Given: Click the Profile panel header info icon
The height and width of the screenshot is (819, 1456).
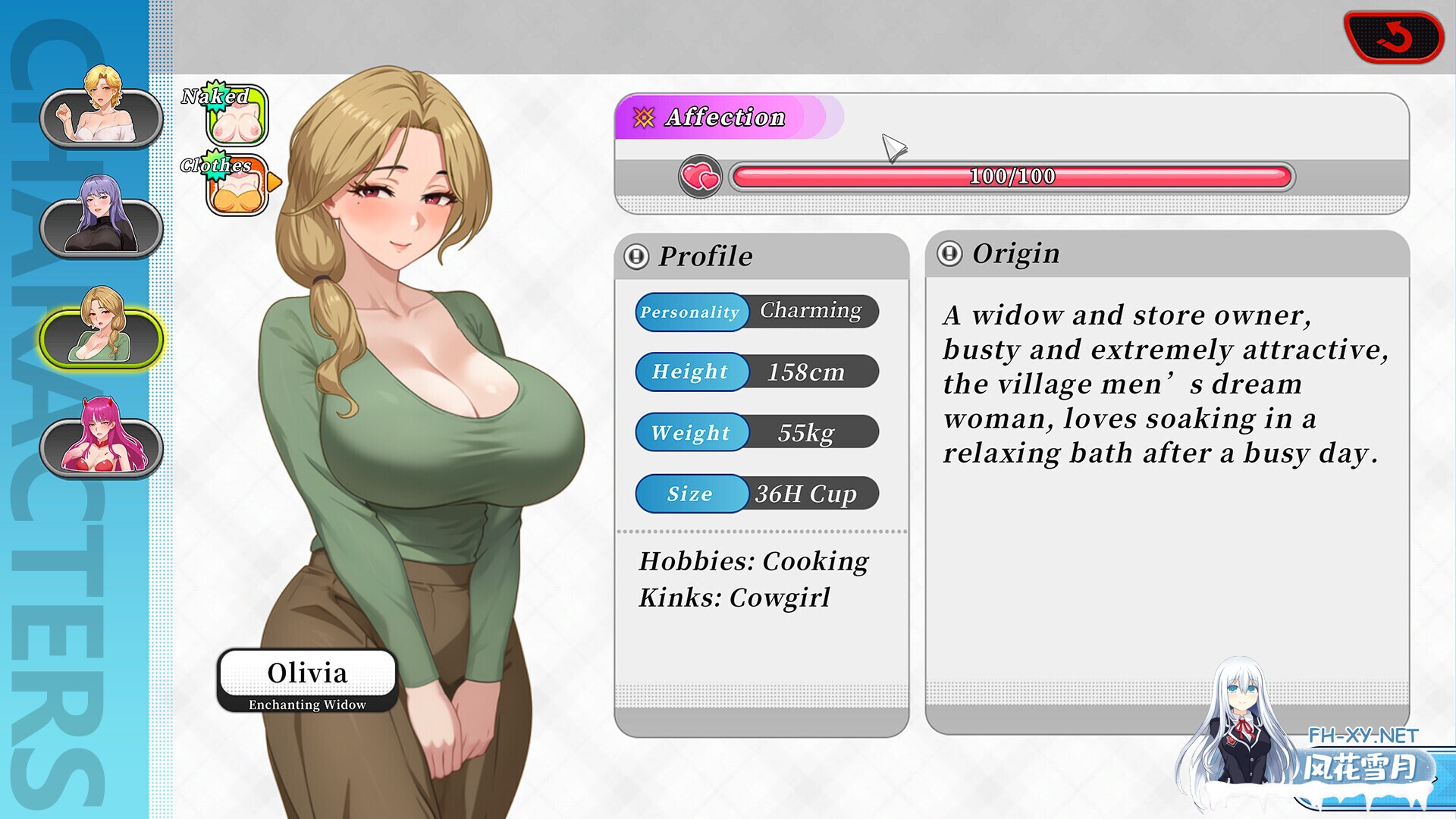Looking at the screenshot, I should (x=638, y=255).
